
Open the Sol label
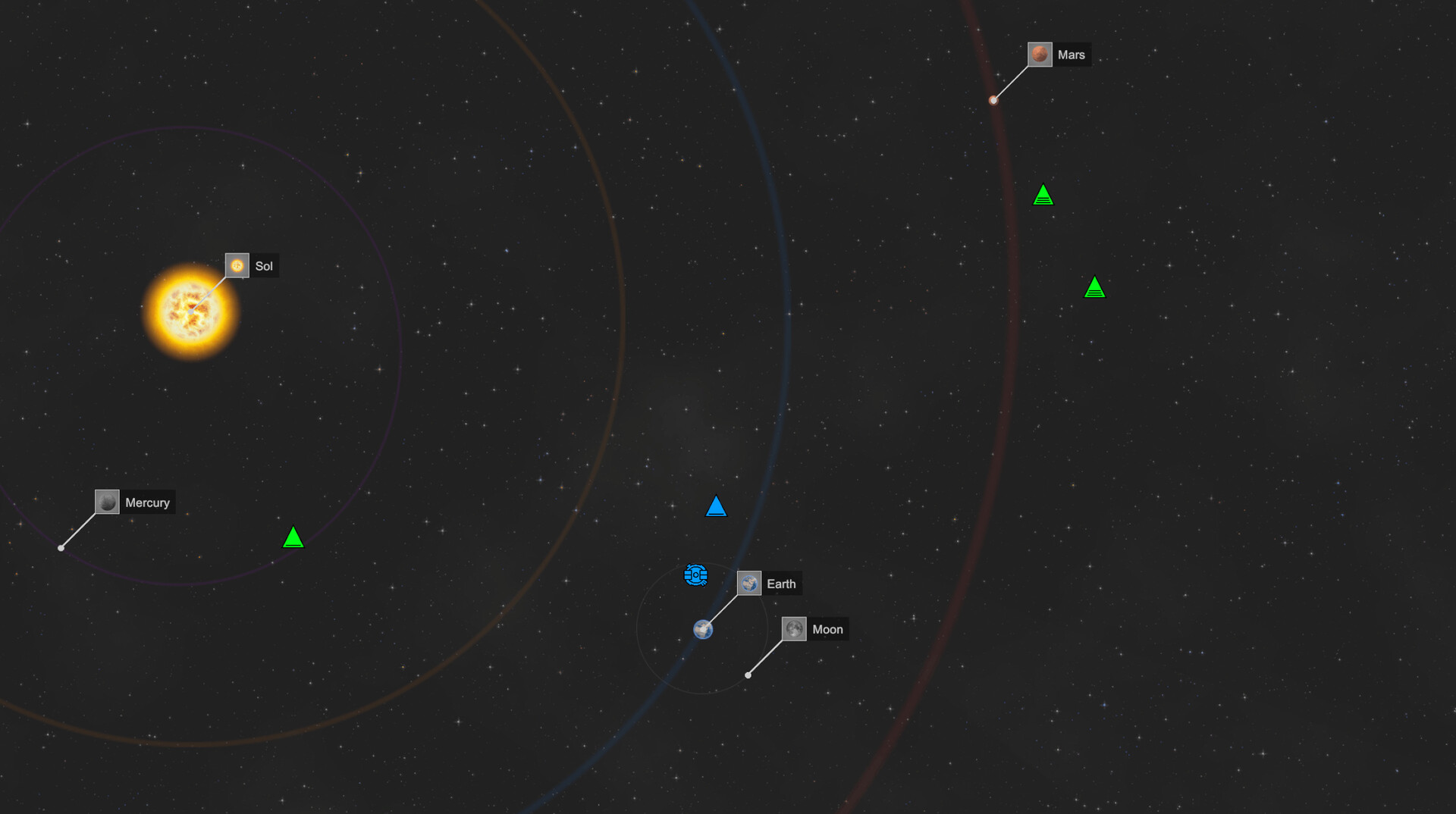pyautogui.click(x=265, y=265)
